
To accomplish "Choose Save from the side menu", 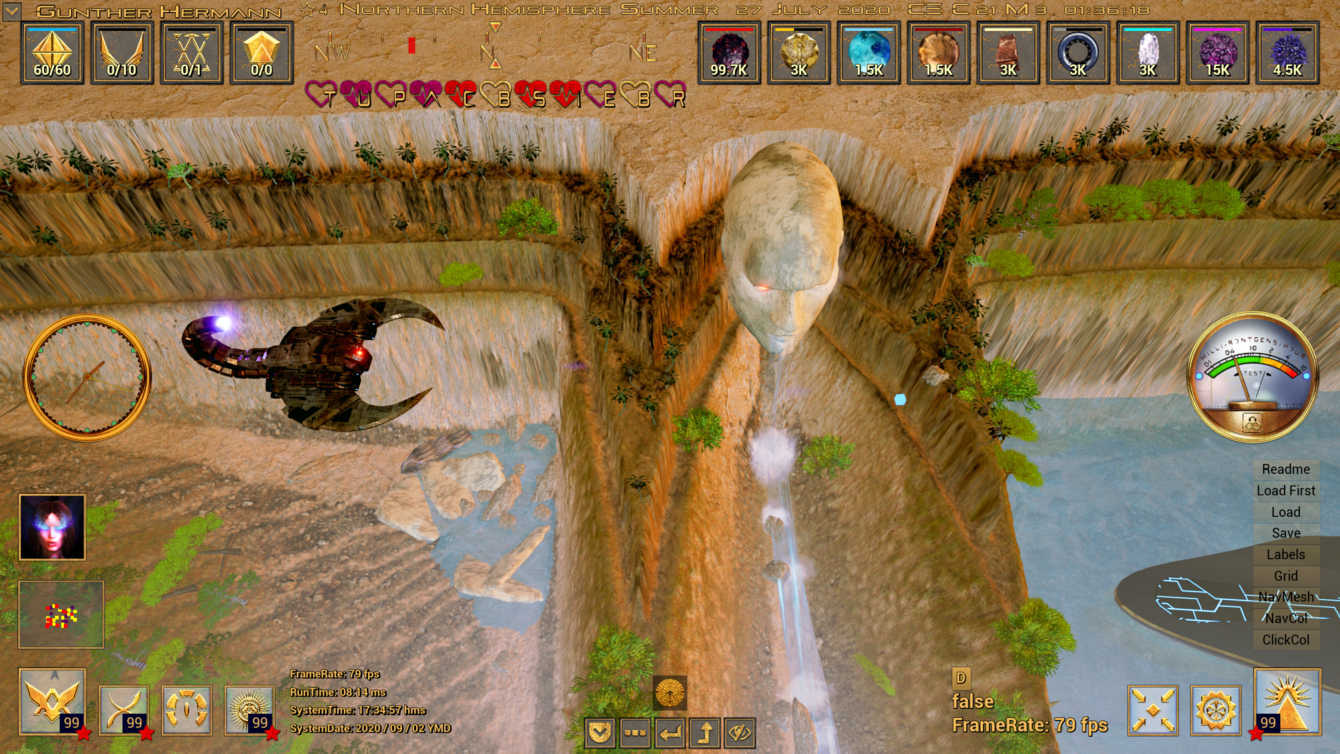I will click(1285, 533).
